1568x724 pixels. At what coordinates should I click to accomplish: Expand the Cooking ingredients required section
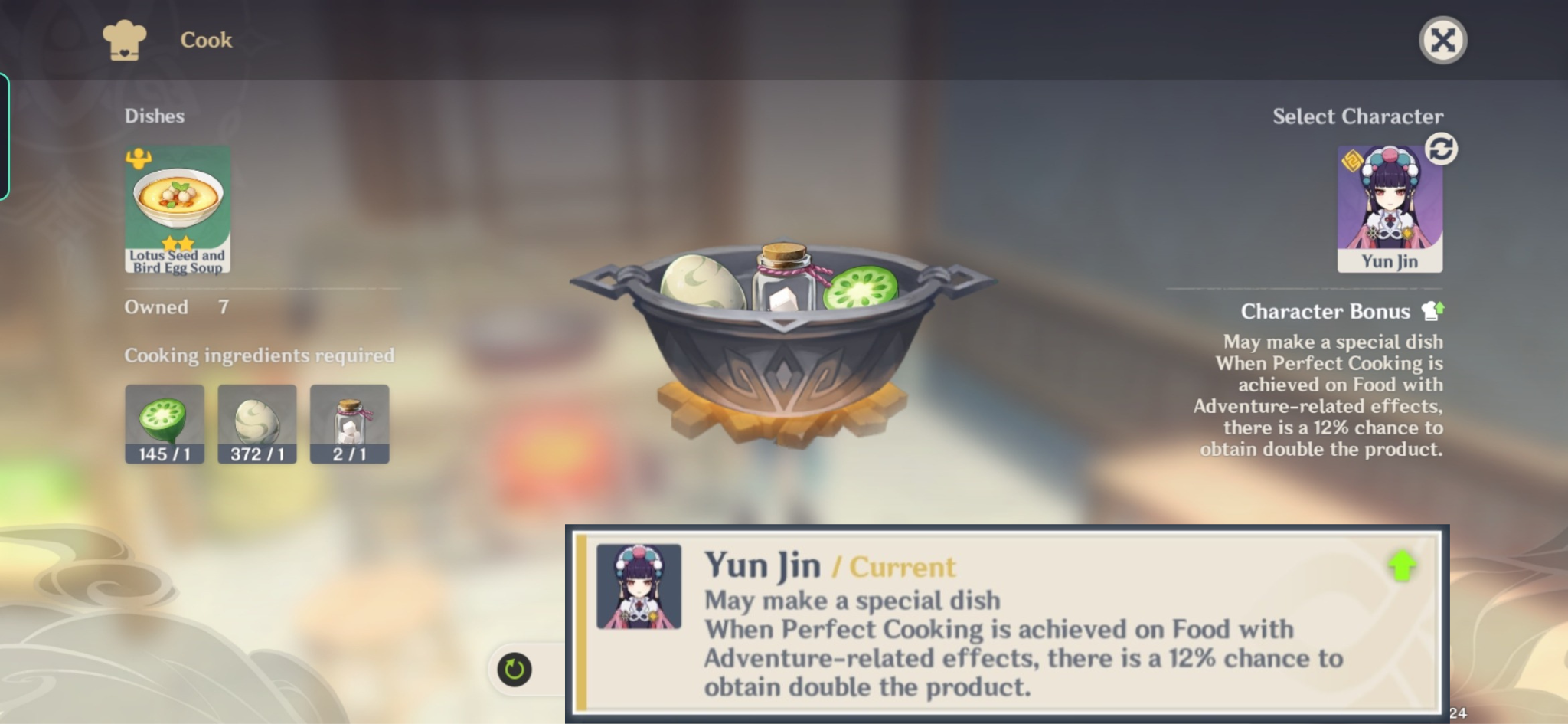[x=260, y=355]
